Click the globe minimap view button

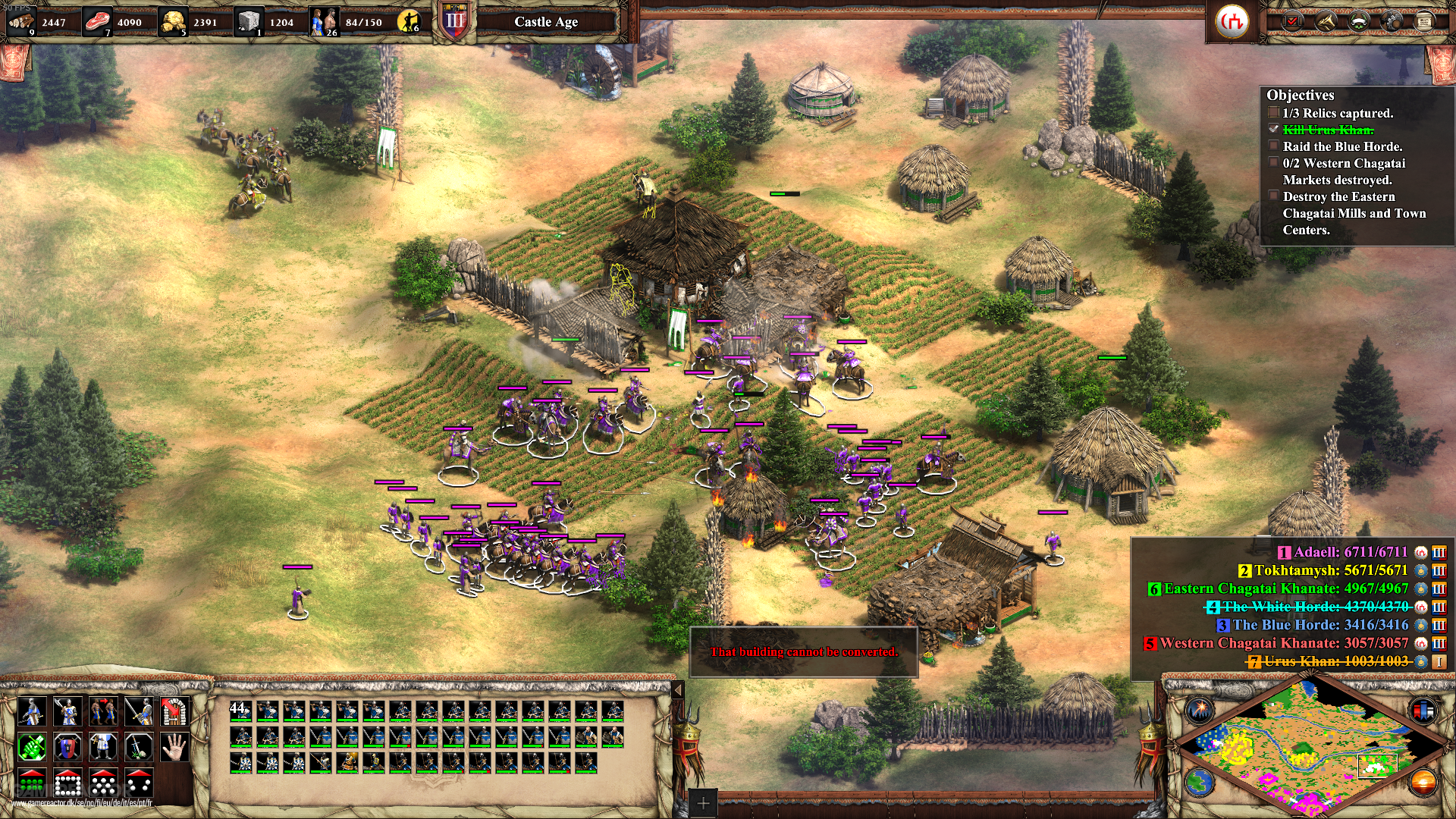coord(1200,781)
